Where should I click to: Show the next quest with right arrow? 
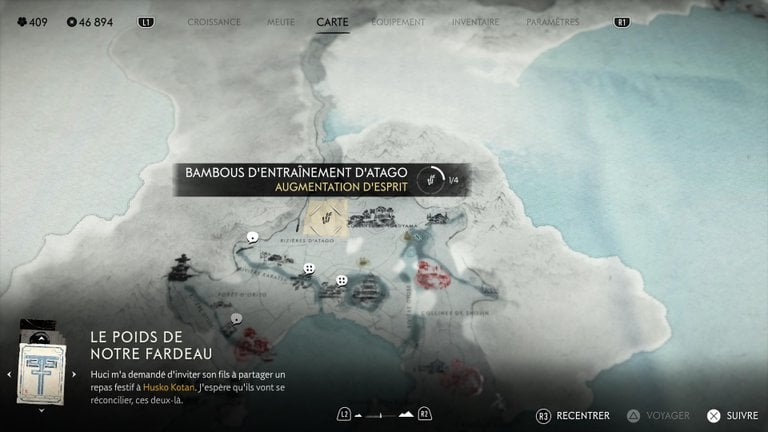pyautogui.click(x=74, y=374)
